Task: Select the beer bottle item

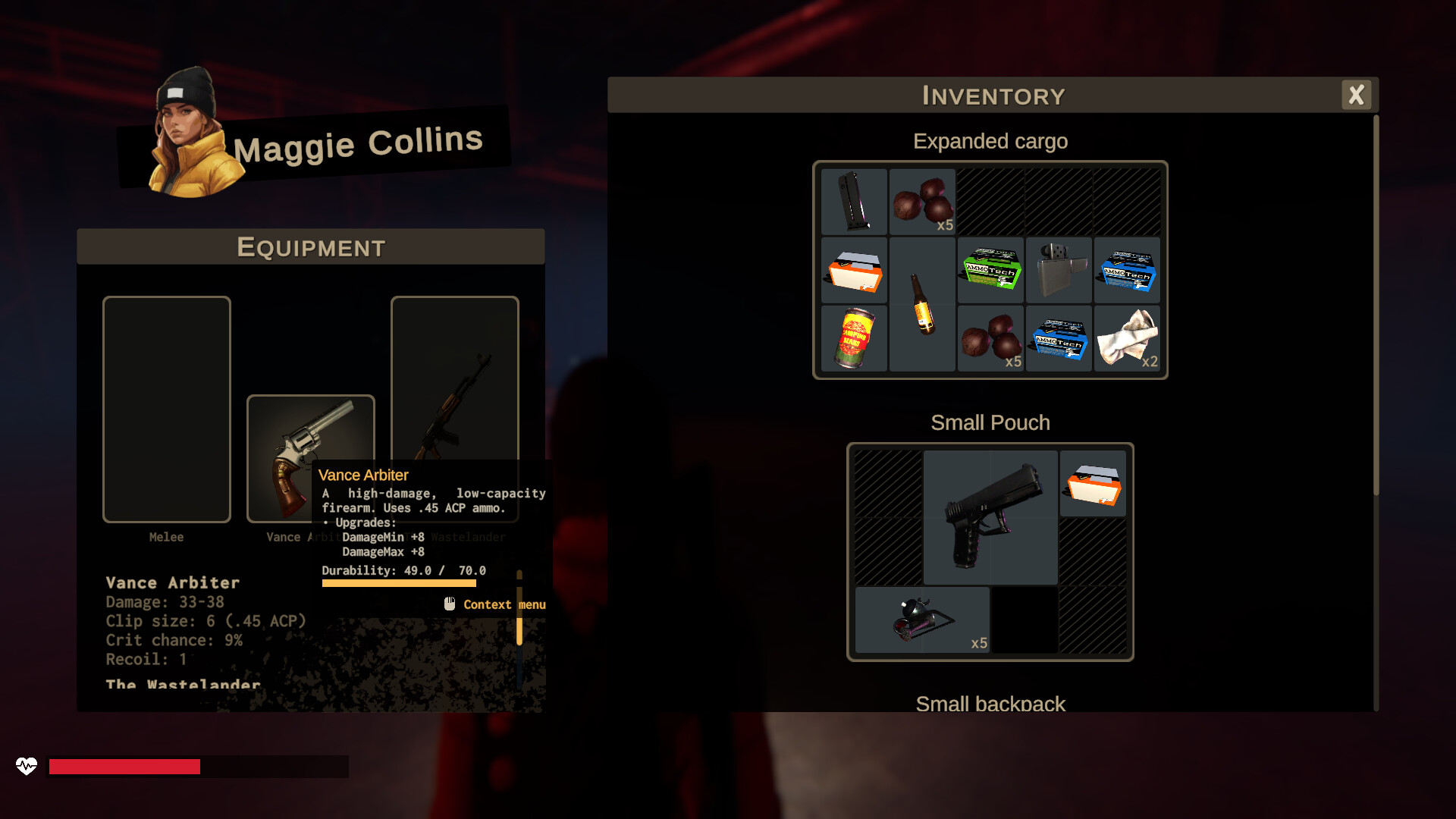Action: 922,304
